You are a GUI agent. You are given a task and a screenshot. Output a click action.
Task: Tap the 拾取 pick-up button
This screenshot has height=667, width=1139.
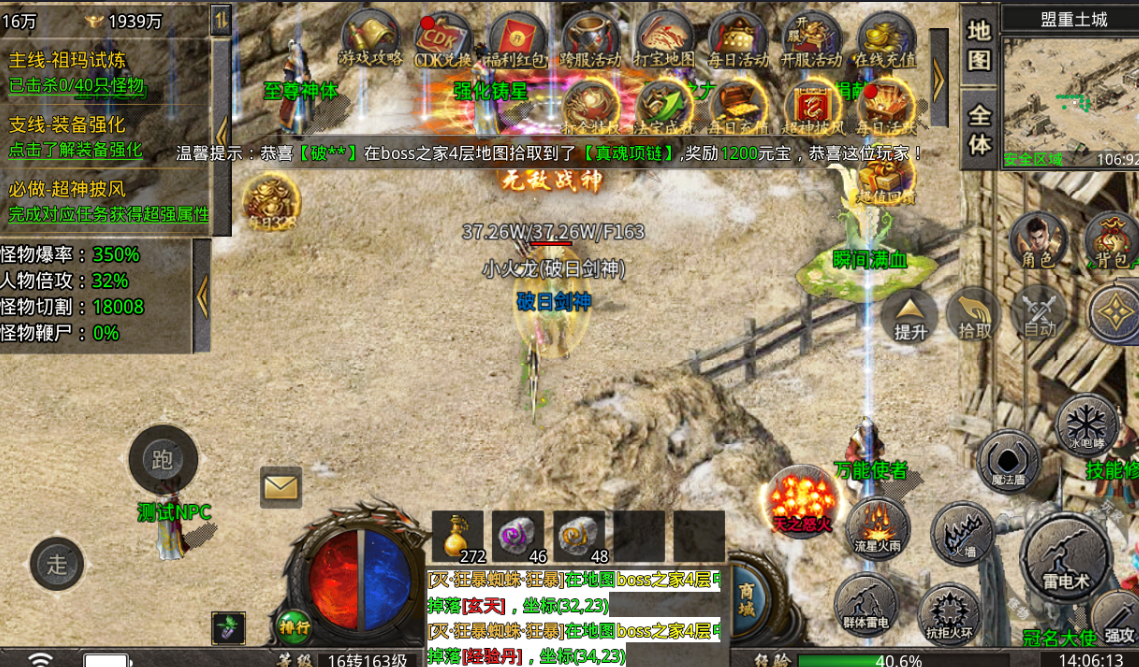click(975, 314)
